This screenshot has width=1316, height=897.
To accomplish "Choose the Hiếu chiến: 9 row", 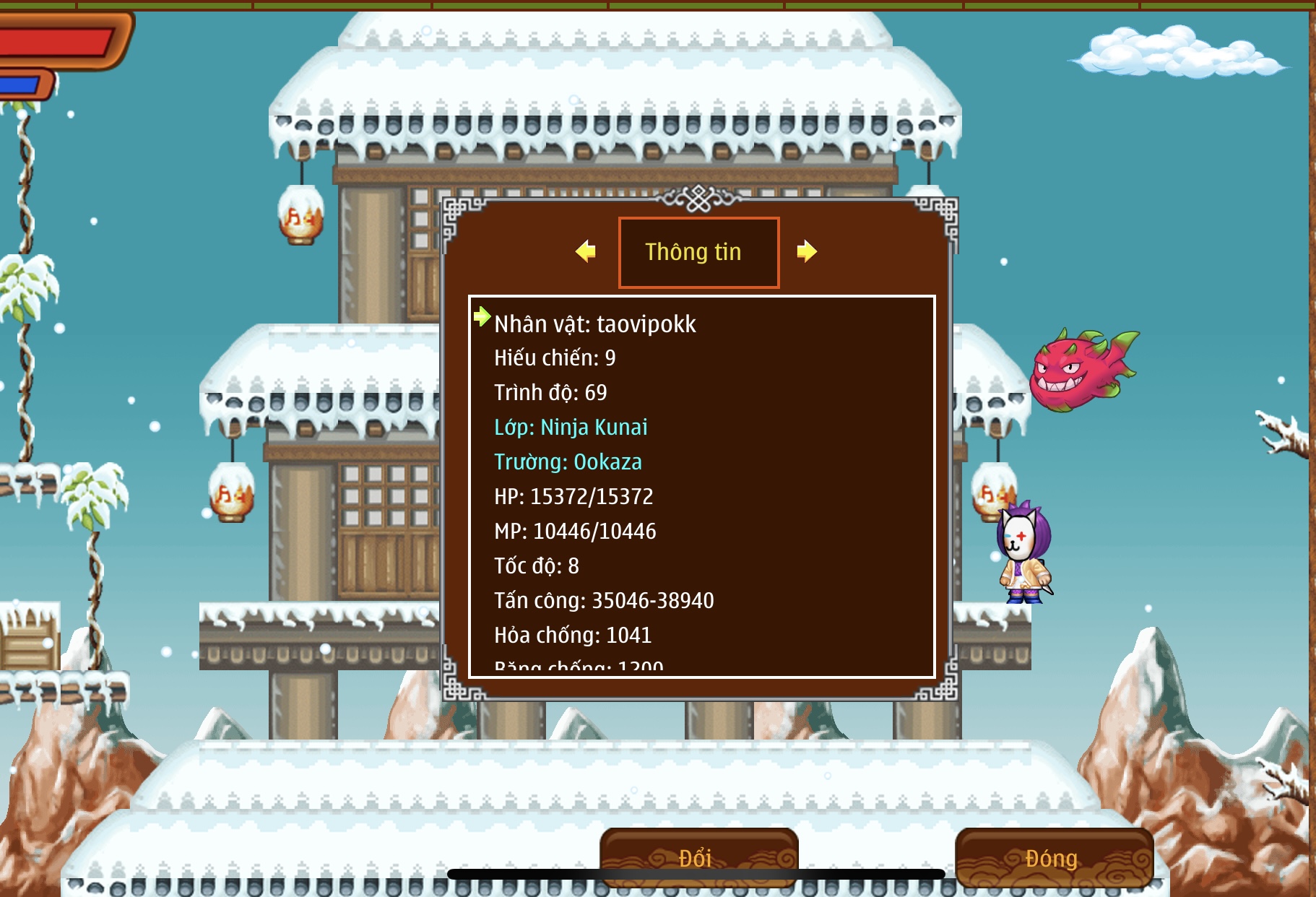I will click(x=555, y=358).
